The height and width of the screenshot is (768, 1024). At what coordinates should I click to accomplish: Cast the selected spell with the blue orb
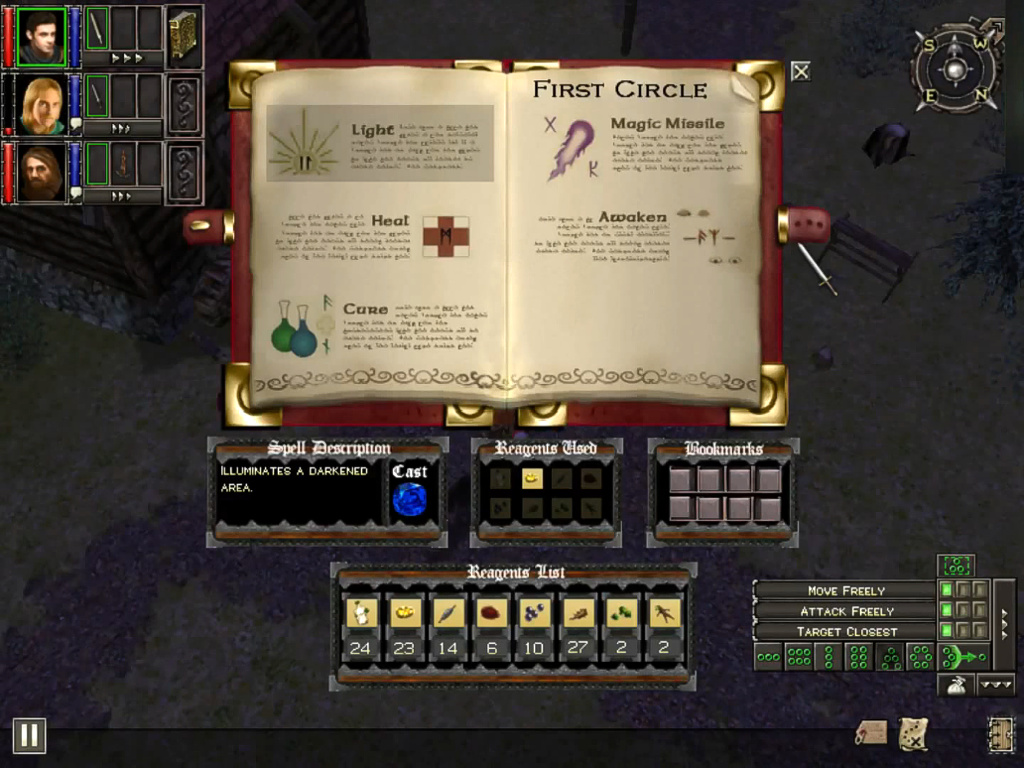(409, 499)
